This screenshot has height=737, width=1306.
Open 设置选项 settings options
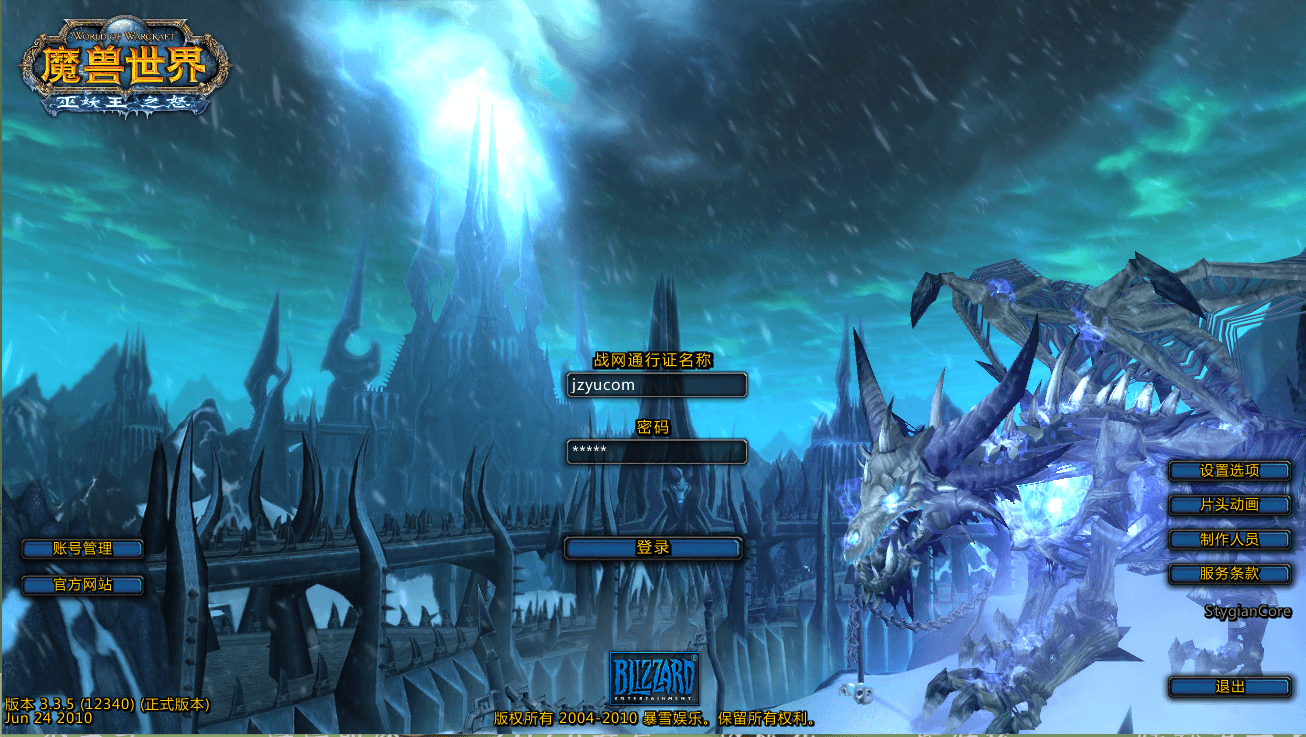[1229, 470]
